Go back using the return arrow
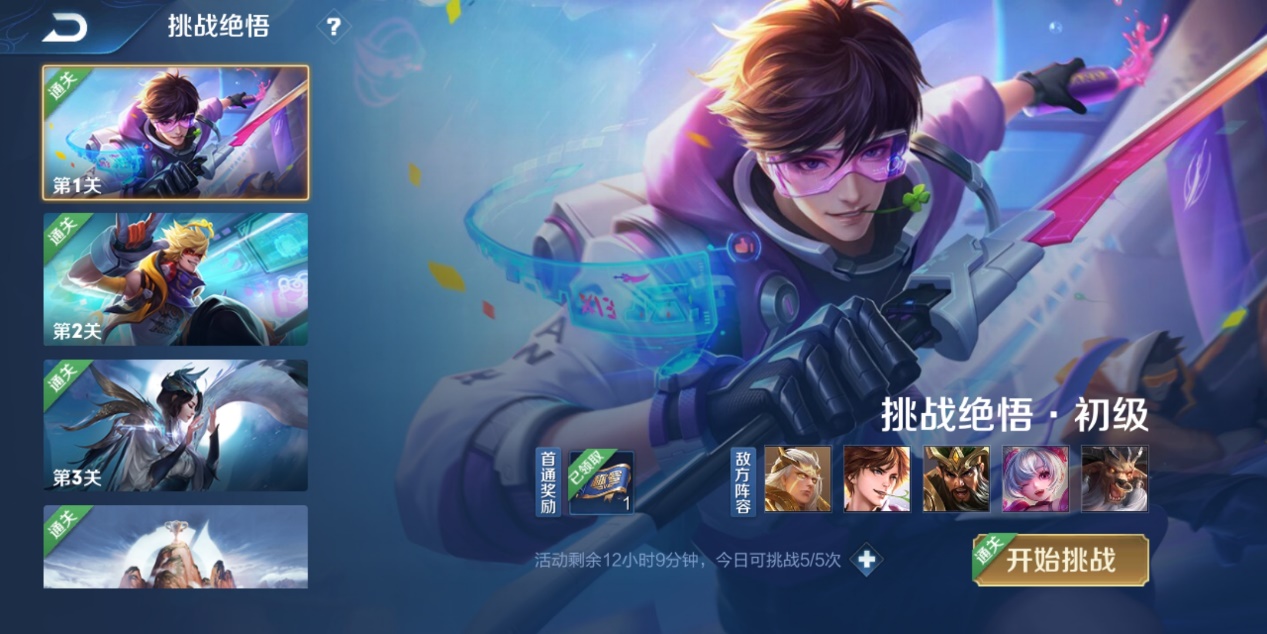 click(65, 28)
